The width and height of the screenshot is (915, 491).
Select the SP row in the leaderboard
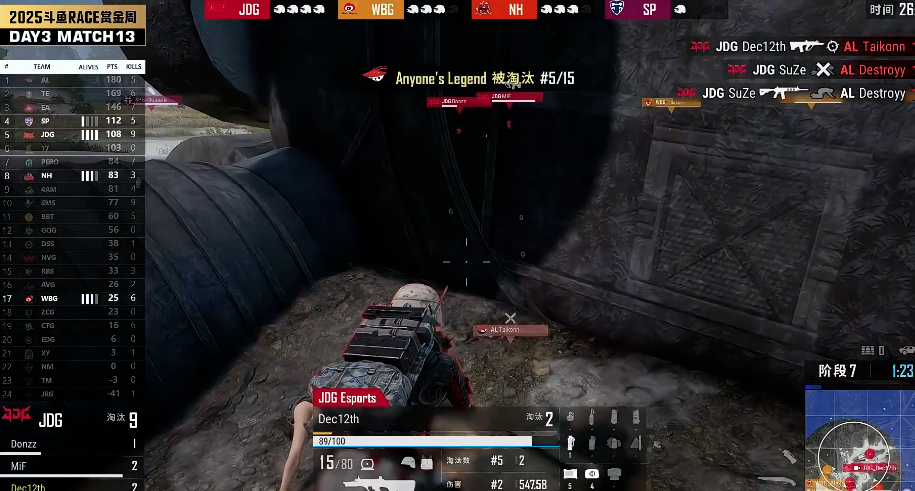click(x=72, y=121)
